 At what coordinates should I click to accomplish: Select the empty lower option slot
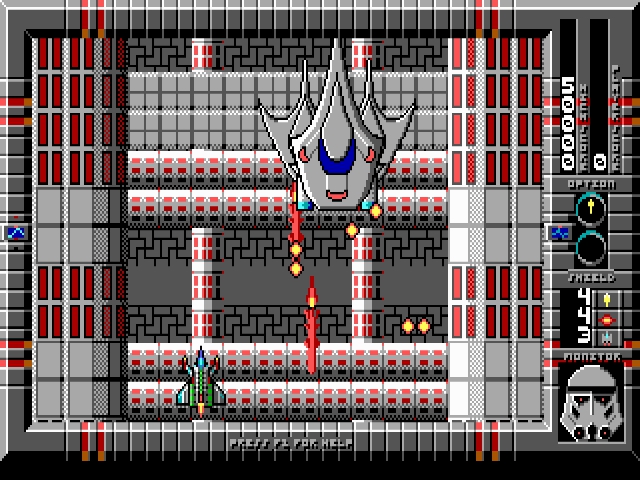pos(590,245)
